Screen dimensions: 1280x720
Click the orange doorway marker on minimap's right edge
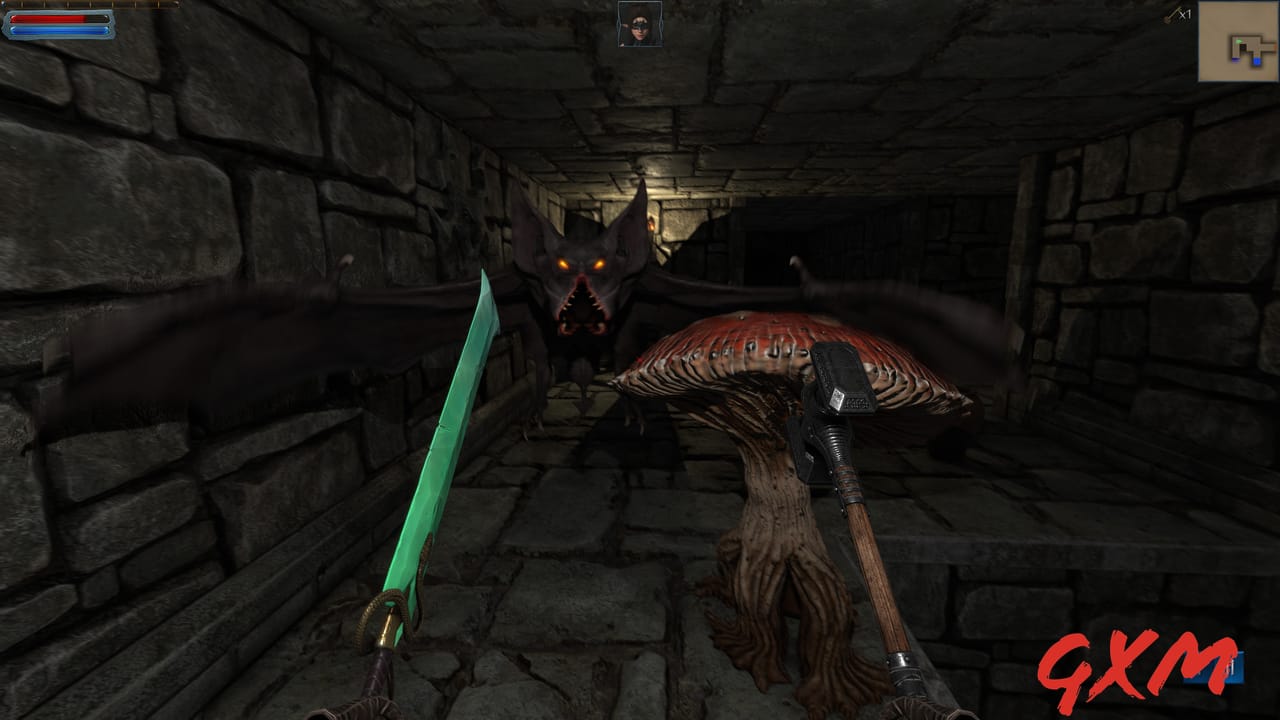(1276, 47)
